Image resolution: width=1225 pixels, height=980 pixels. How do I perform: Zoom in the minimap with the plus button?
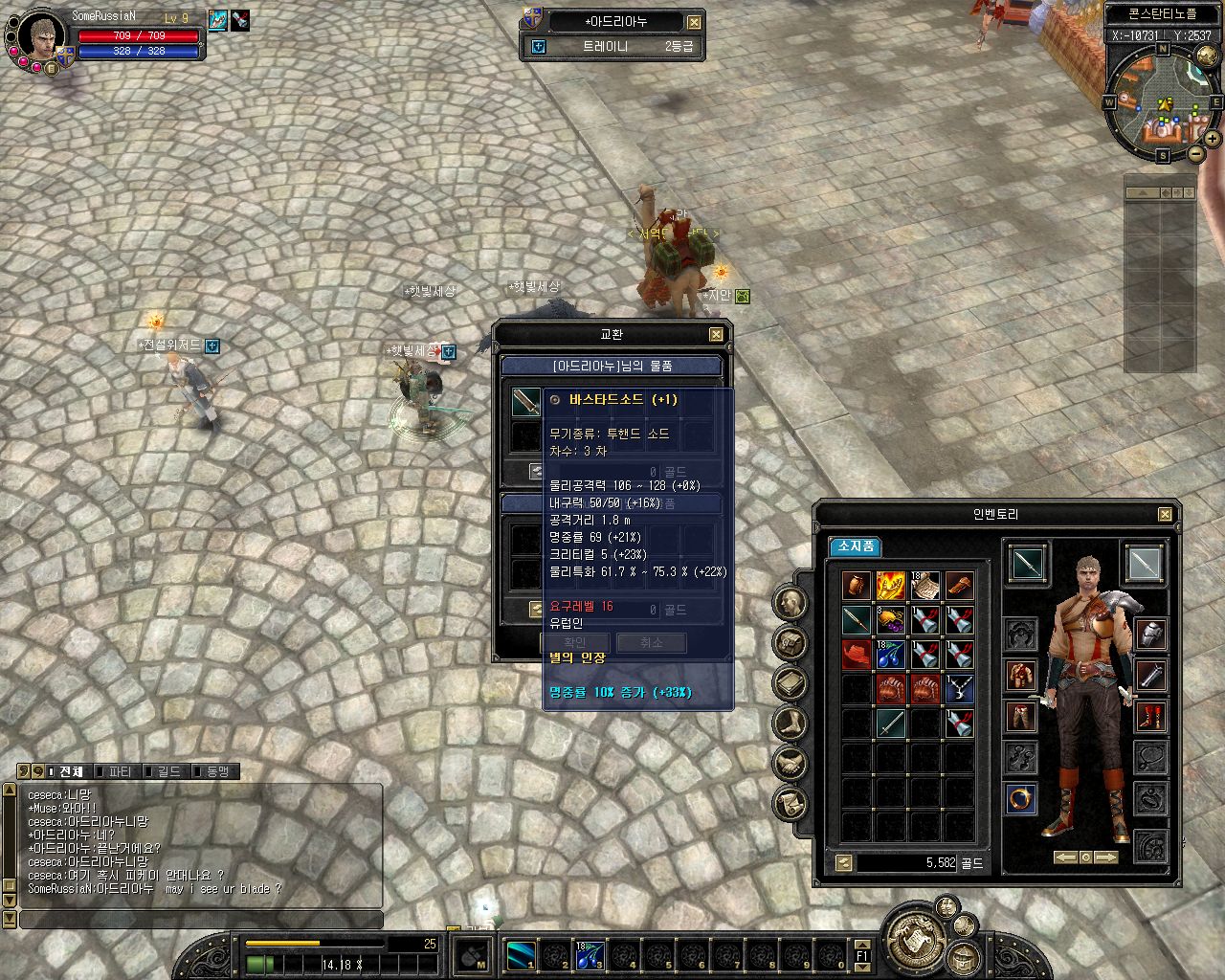click(1214, 140)
